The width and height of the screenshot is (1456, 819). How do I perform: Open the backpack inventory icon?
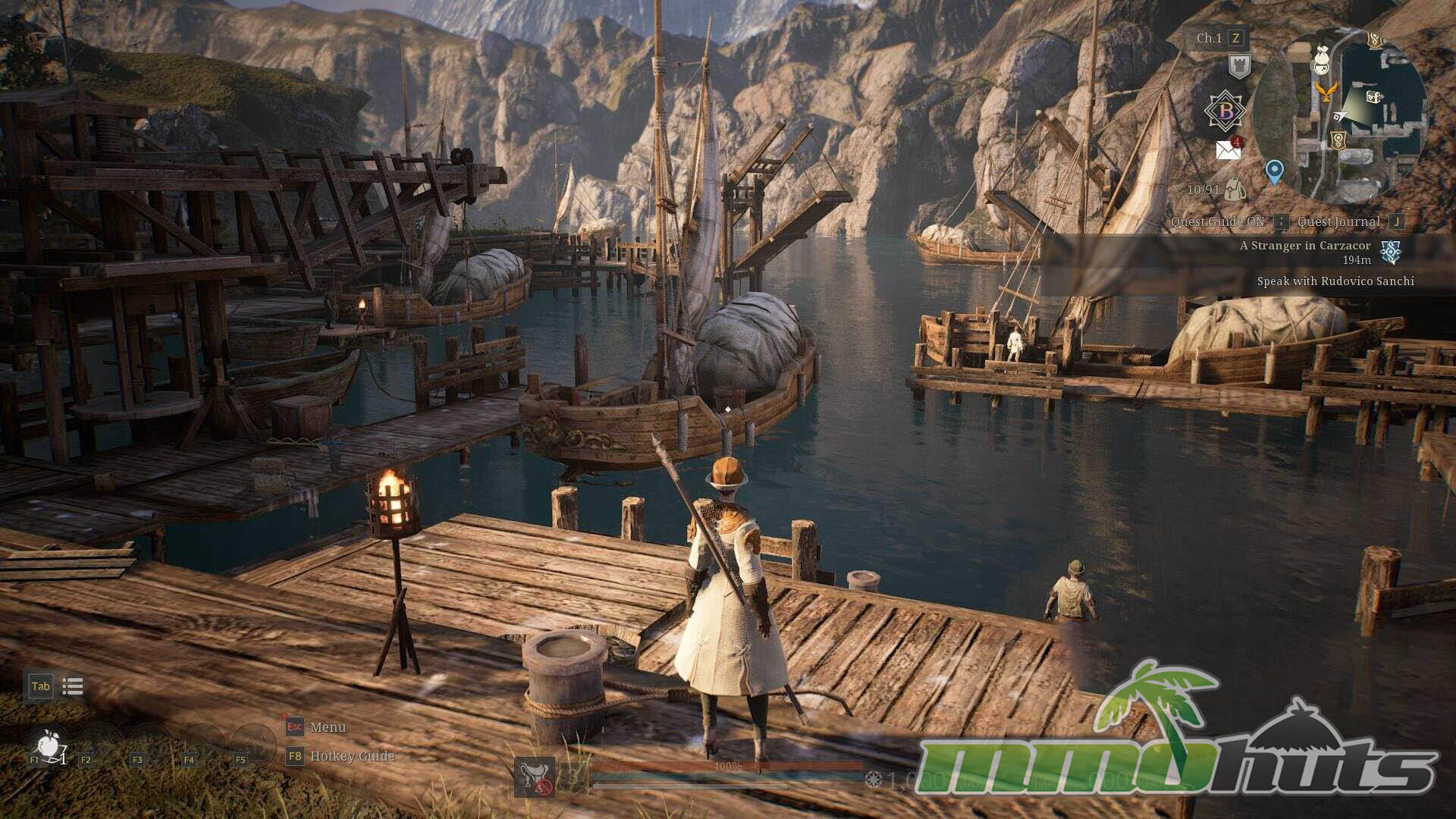coord(1235,189)
